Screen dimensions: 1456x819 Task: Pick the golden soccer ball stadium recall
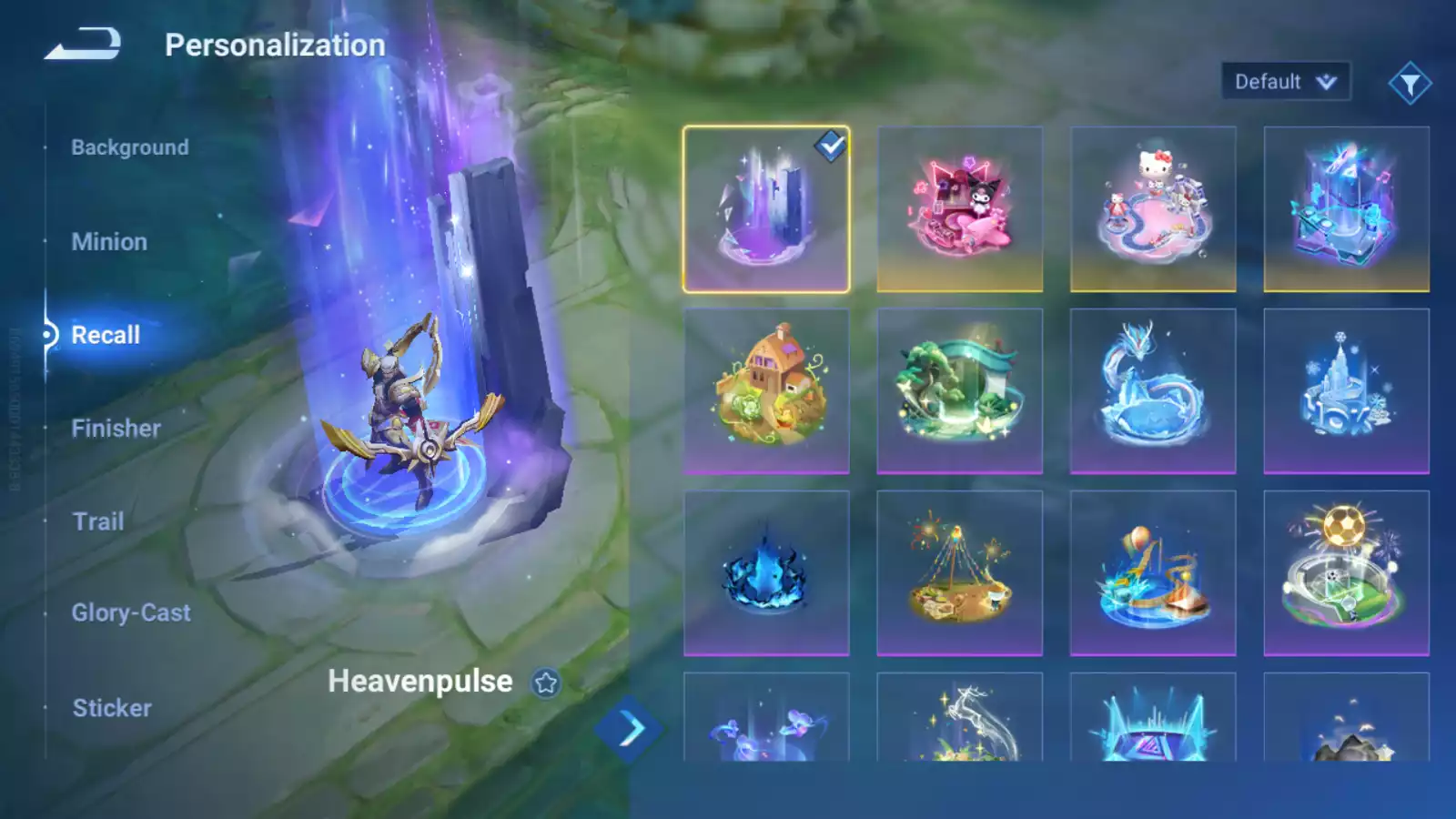[x=1346, y=573]
